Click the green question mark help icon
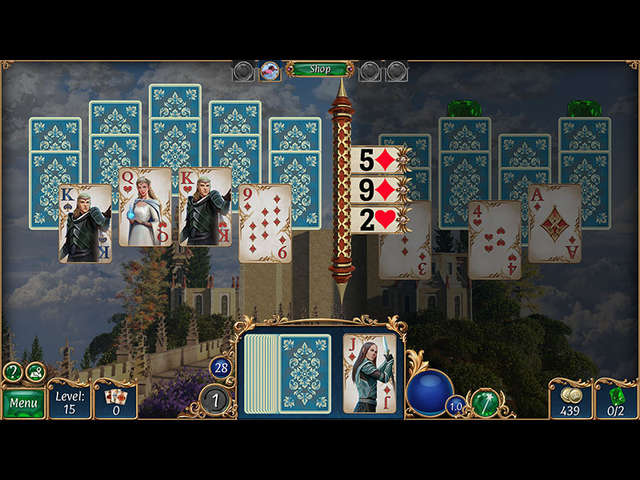Screen dimensions: 640x480 click(x=13, y=372)
